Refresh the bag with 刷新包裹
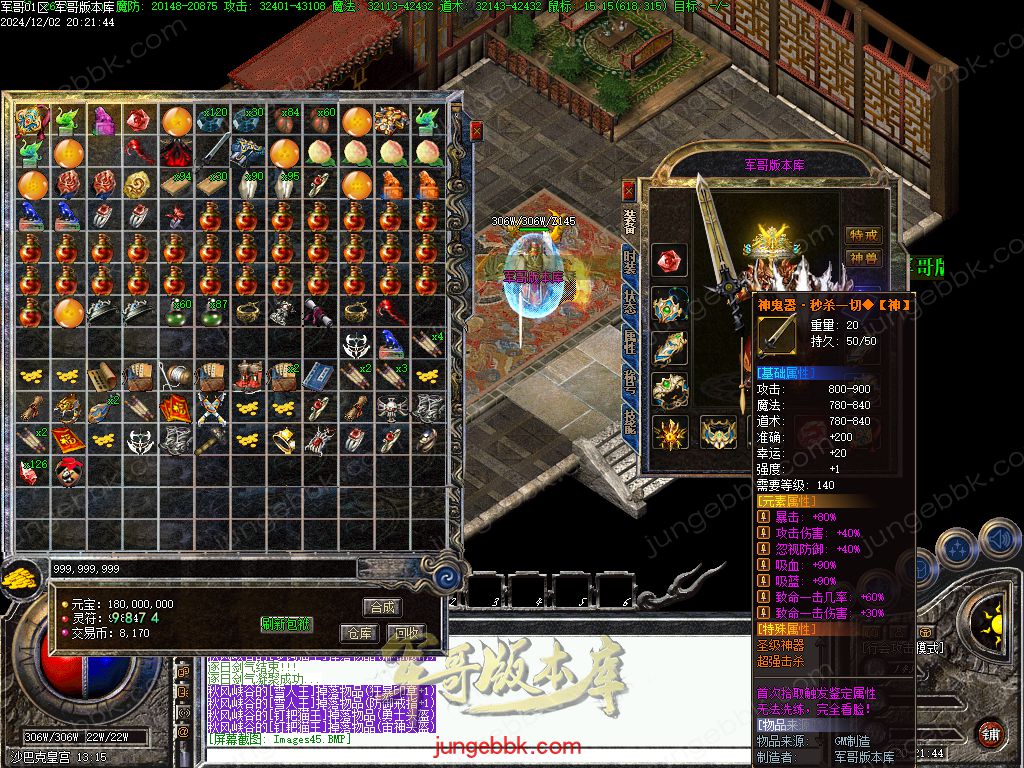This screenshot has width=1024, height=768. 286,624
